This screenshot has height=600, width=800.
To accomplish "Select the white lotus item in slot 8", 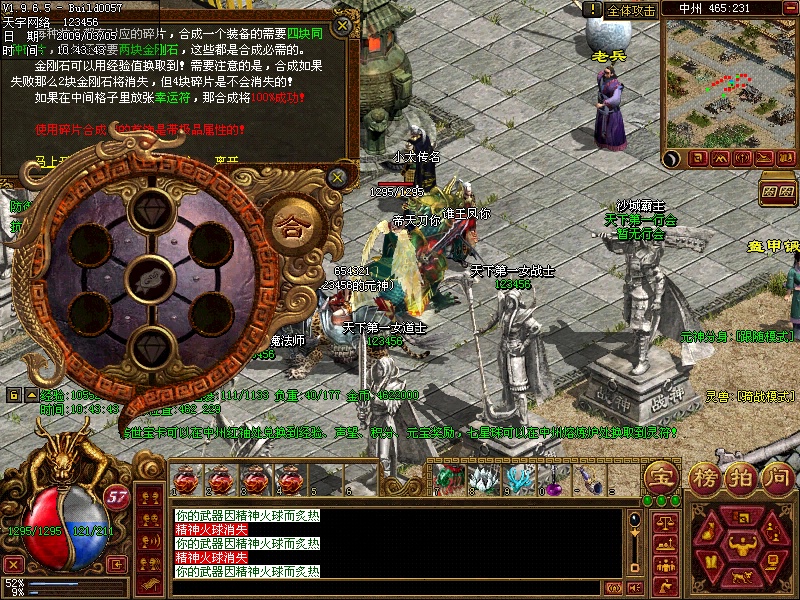I will [483, 480].
